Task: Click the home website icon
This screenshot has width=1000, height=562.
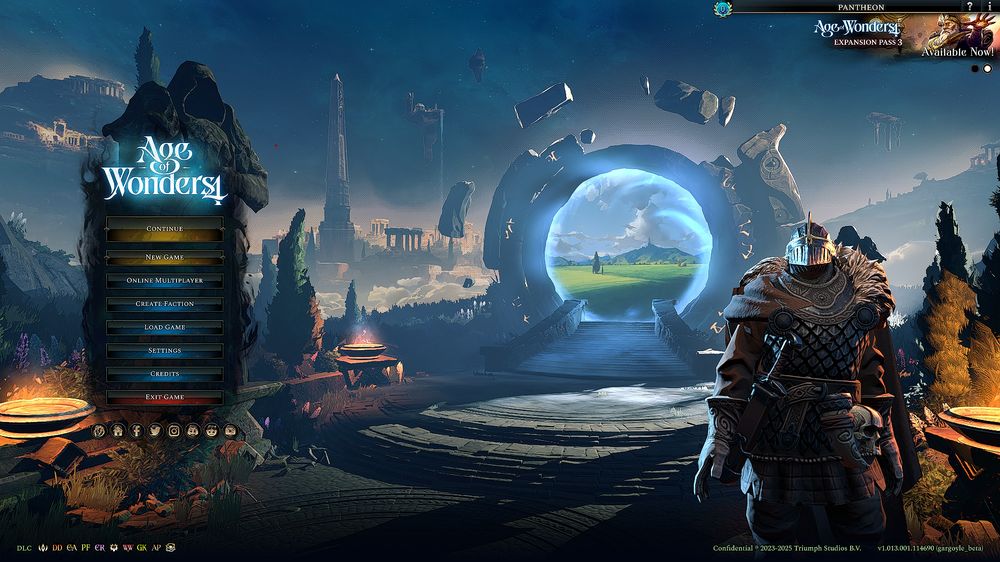Action: tap(117, 430)
